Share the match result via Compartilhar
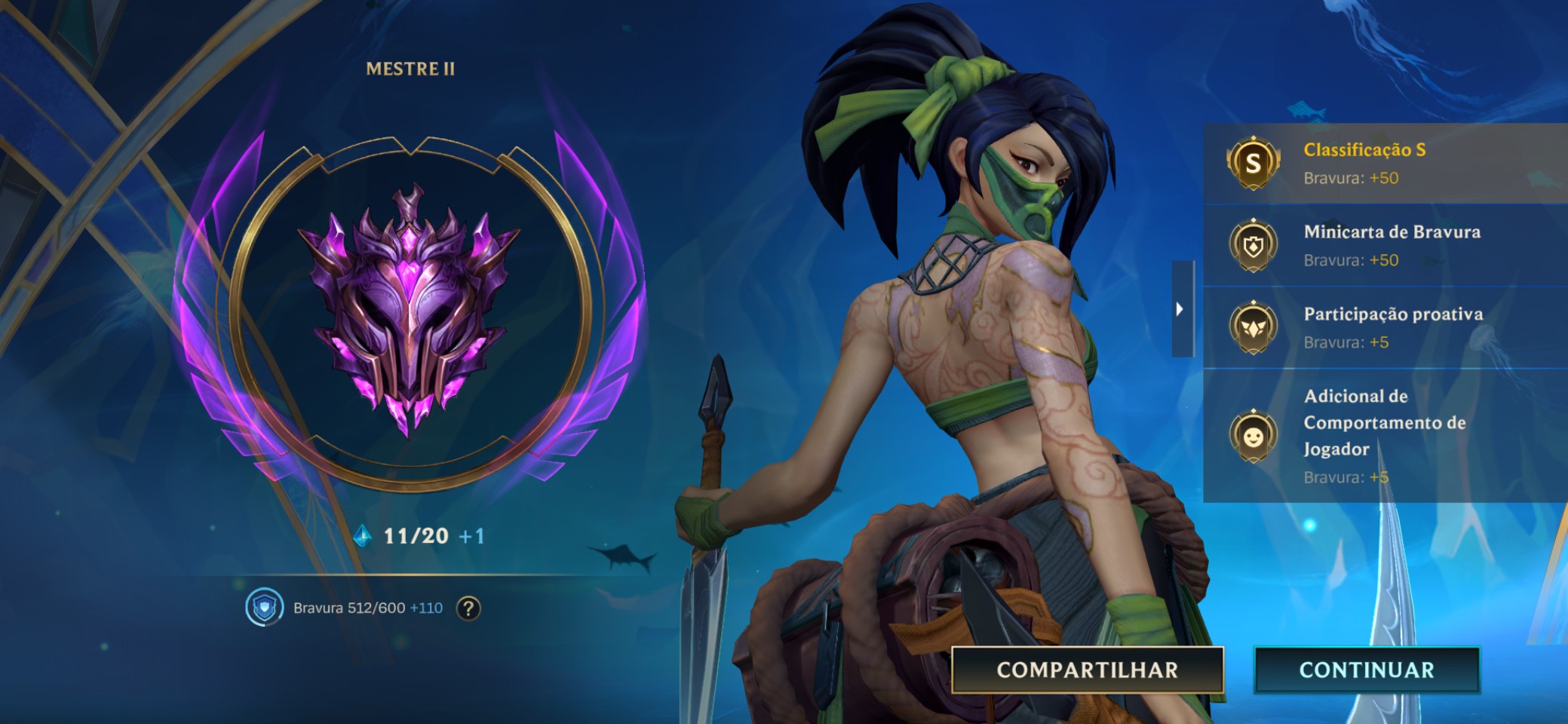 tap(1087, 670)
